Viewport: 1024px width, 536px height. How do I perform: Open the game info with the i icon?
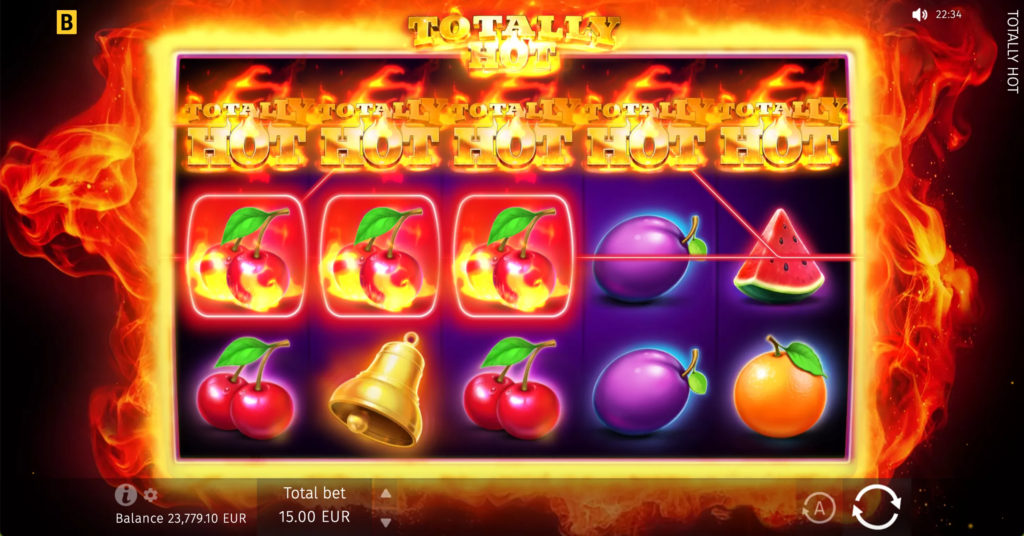[125, 495]
